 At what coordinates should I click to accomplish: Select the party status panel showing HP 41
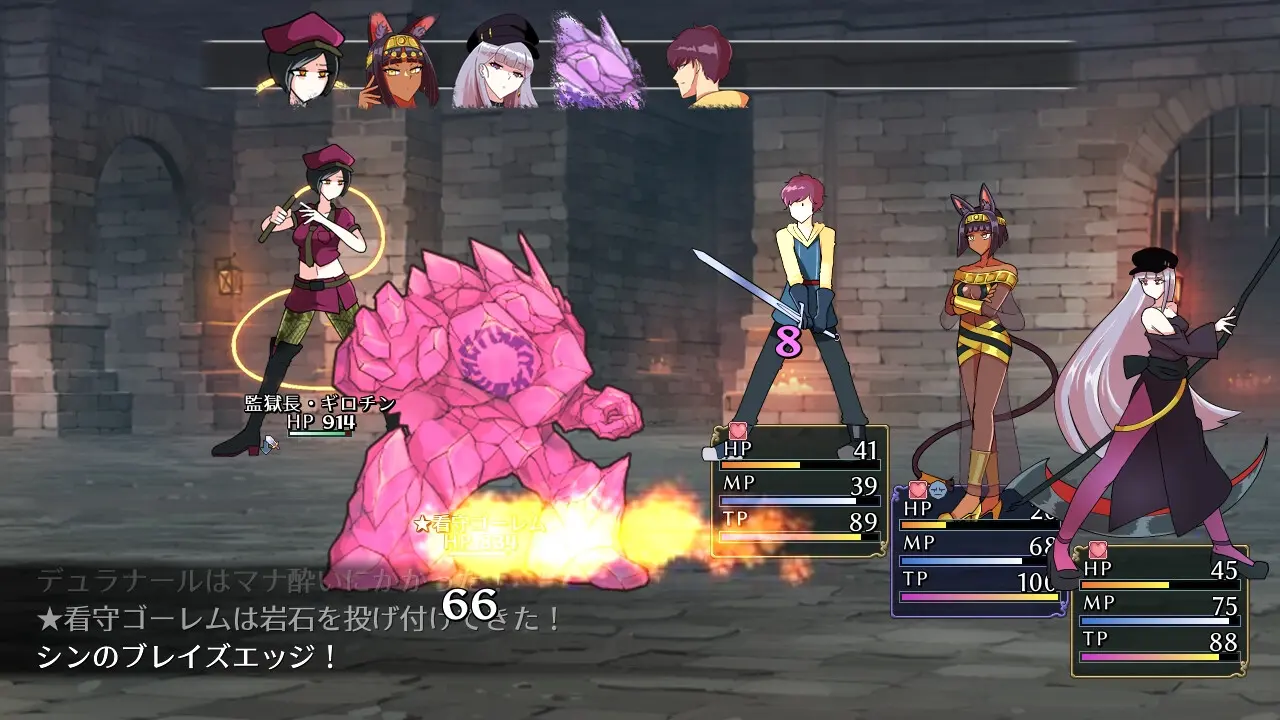(799, 492)
